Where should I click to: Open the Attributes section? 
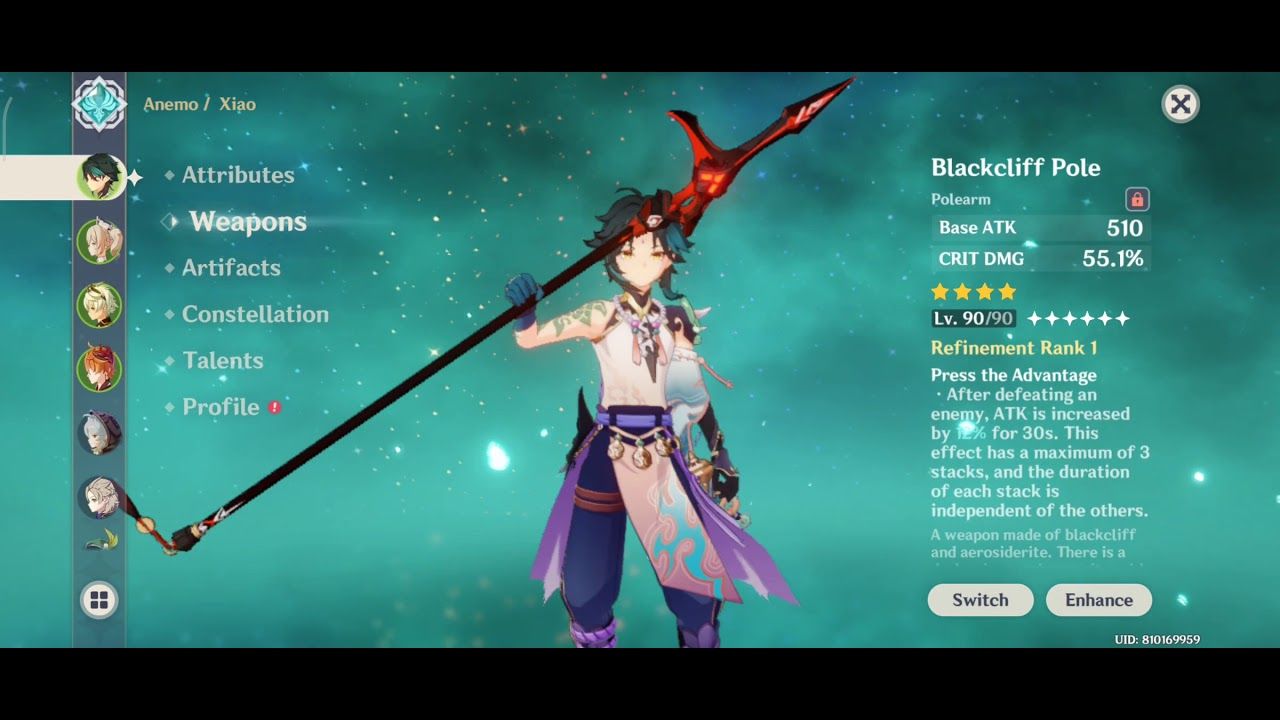point(238,174)
